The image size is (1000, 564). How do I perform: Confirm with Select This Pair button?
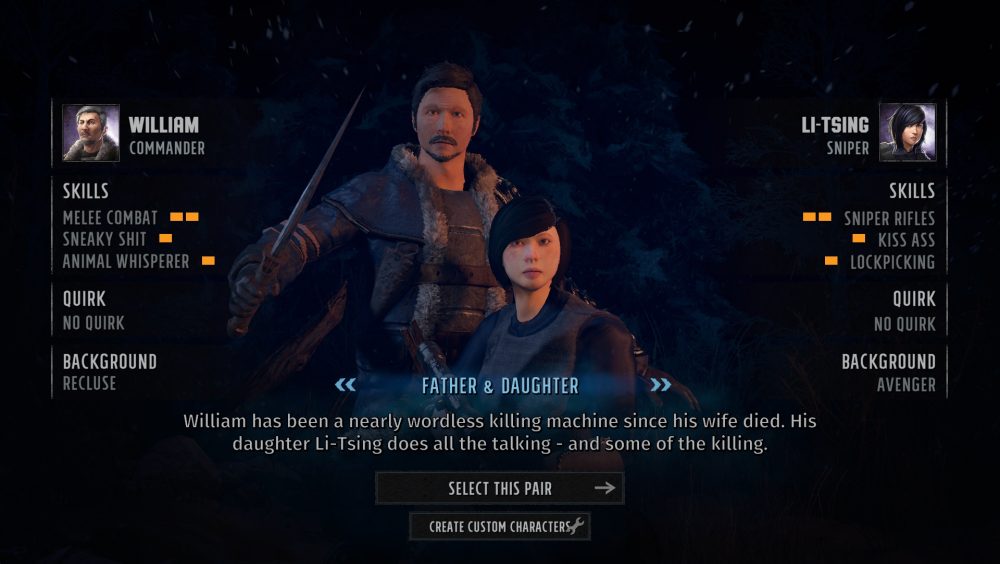click(499, 488)
